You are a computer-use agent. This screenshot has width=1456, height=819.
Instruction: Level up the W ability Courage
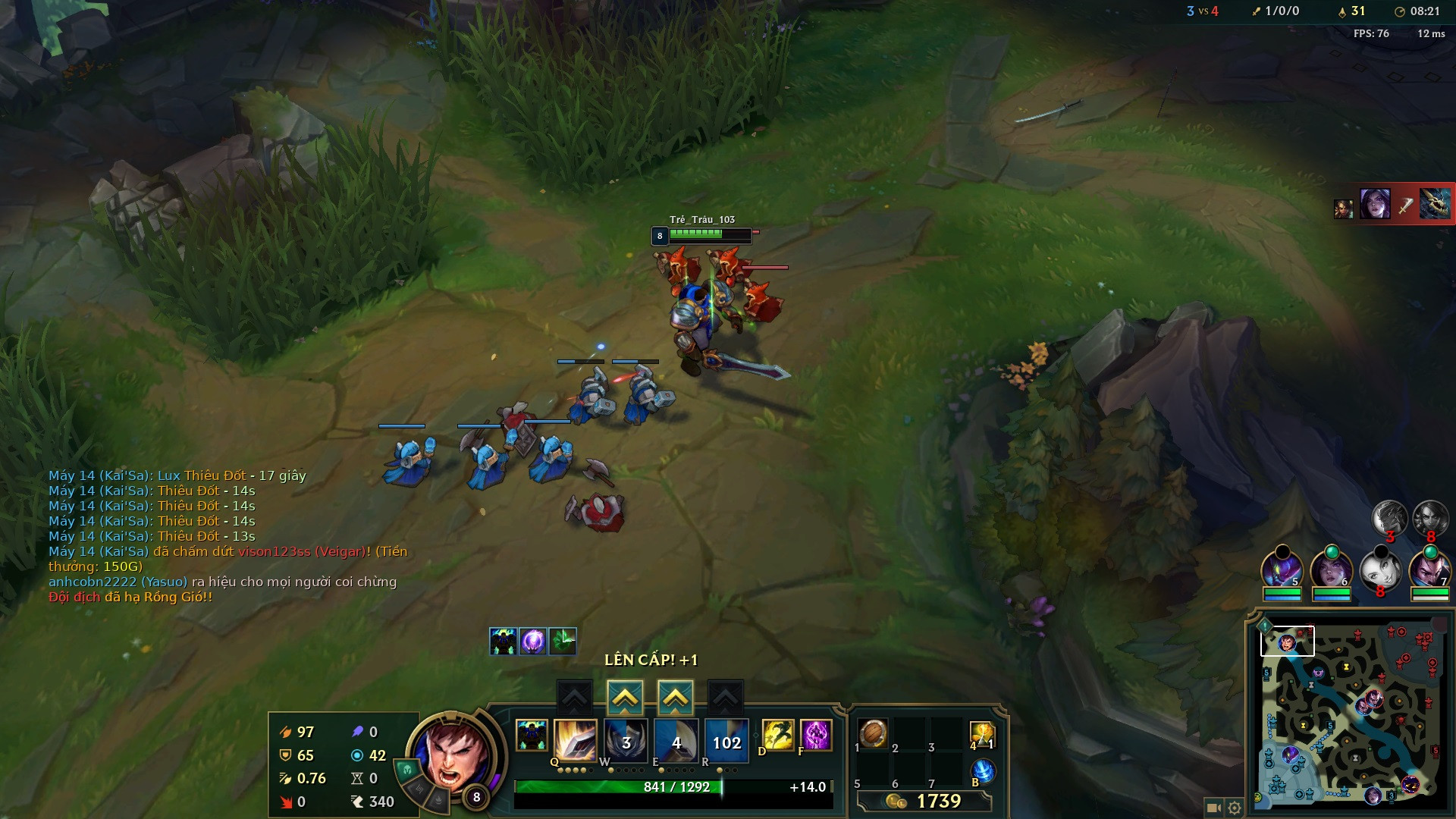tap(625, 697)
